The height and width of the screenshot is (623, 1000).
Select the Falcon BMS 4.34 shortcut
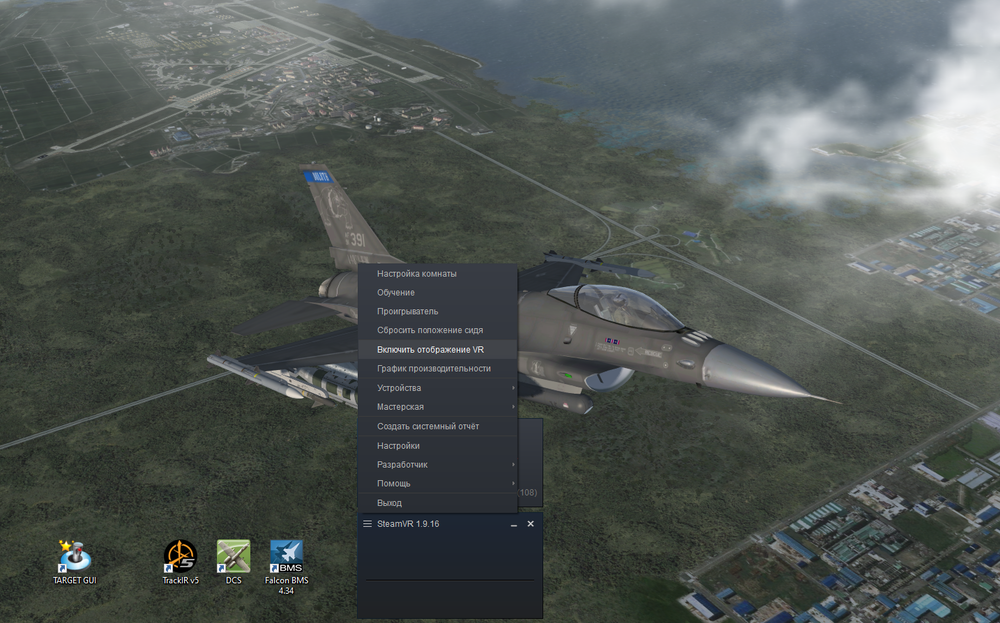(x=286, y=558)
